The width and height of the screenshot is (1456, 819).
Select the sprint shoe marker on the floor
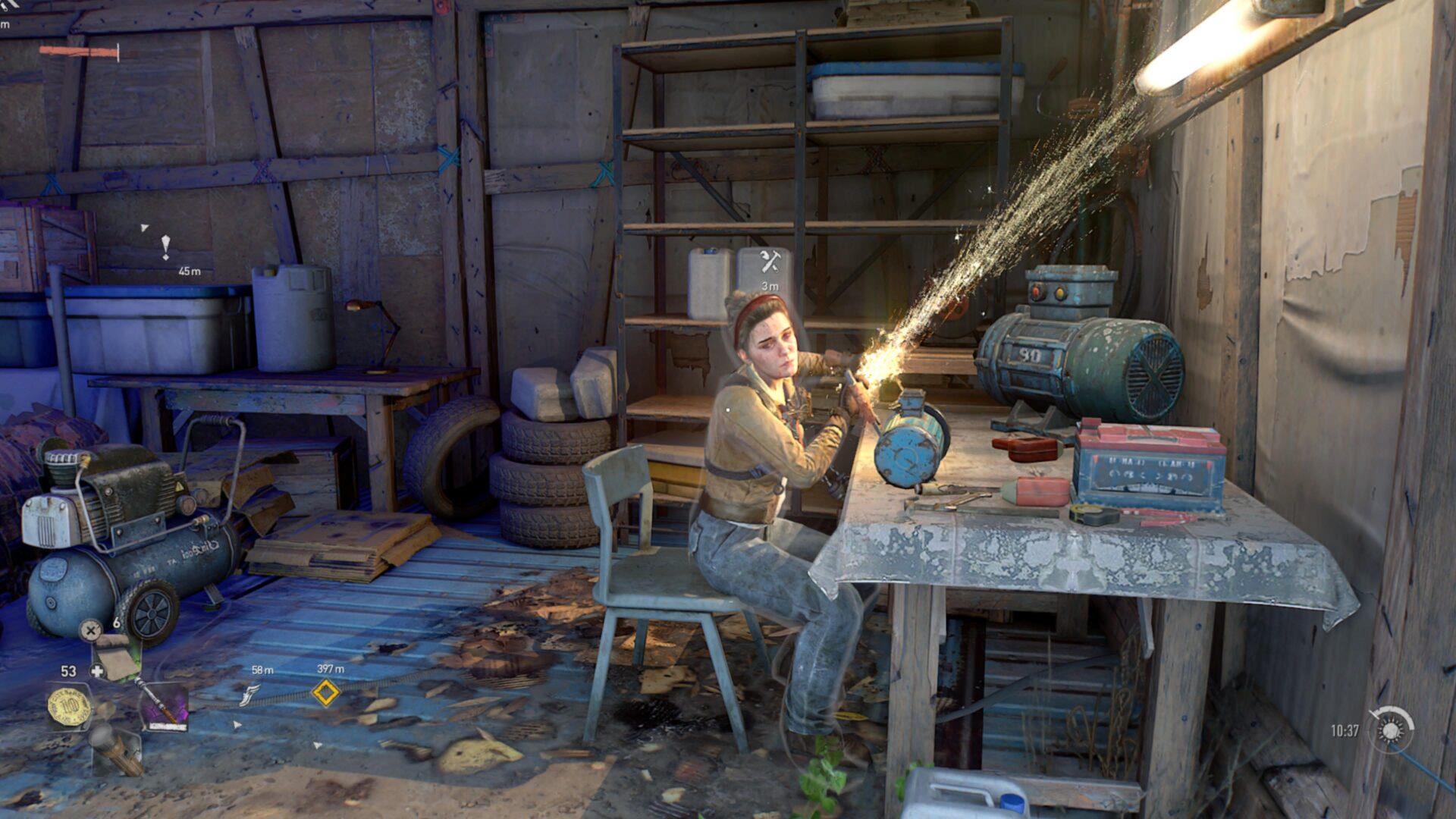[x=249, y=696]
